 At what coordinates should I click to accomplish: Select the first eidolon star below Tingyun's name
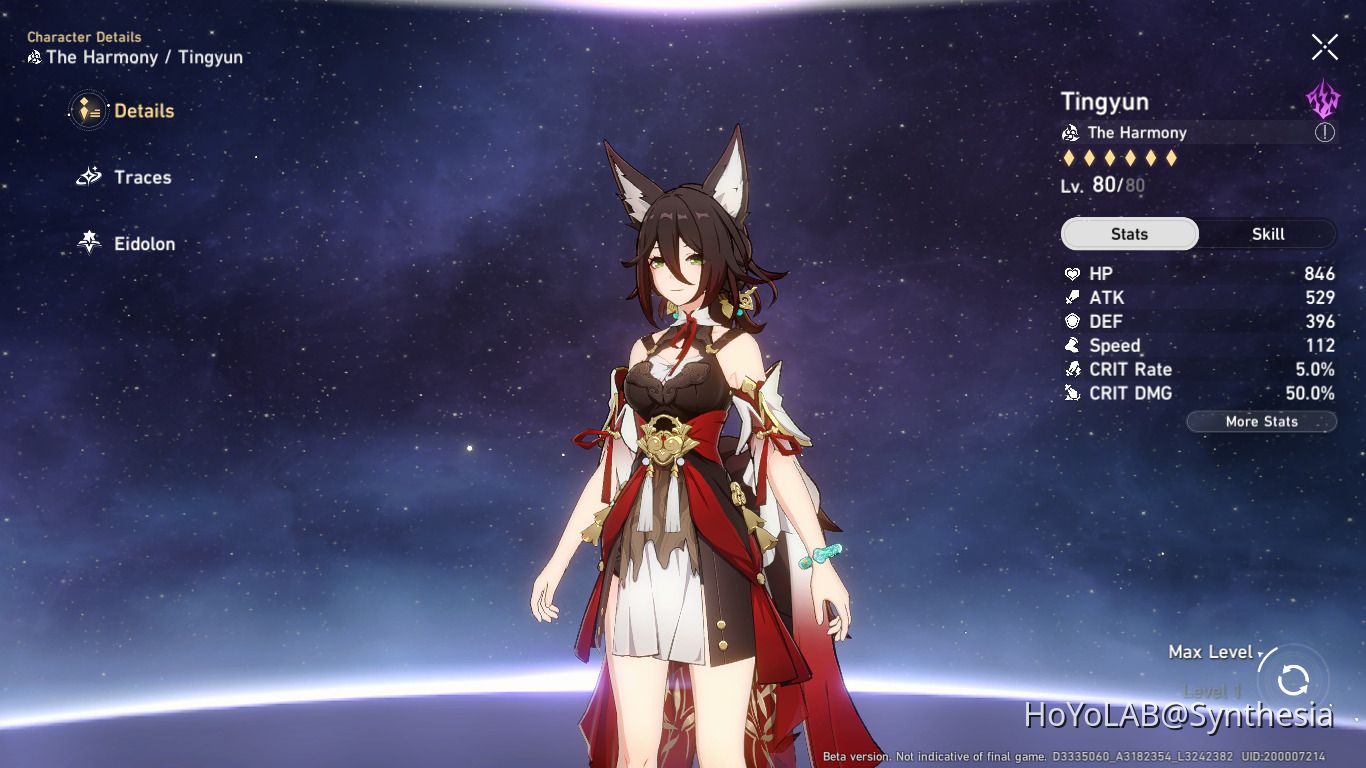coord(1069,157)
